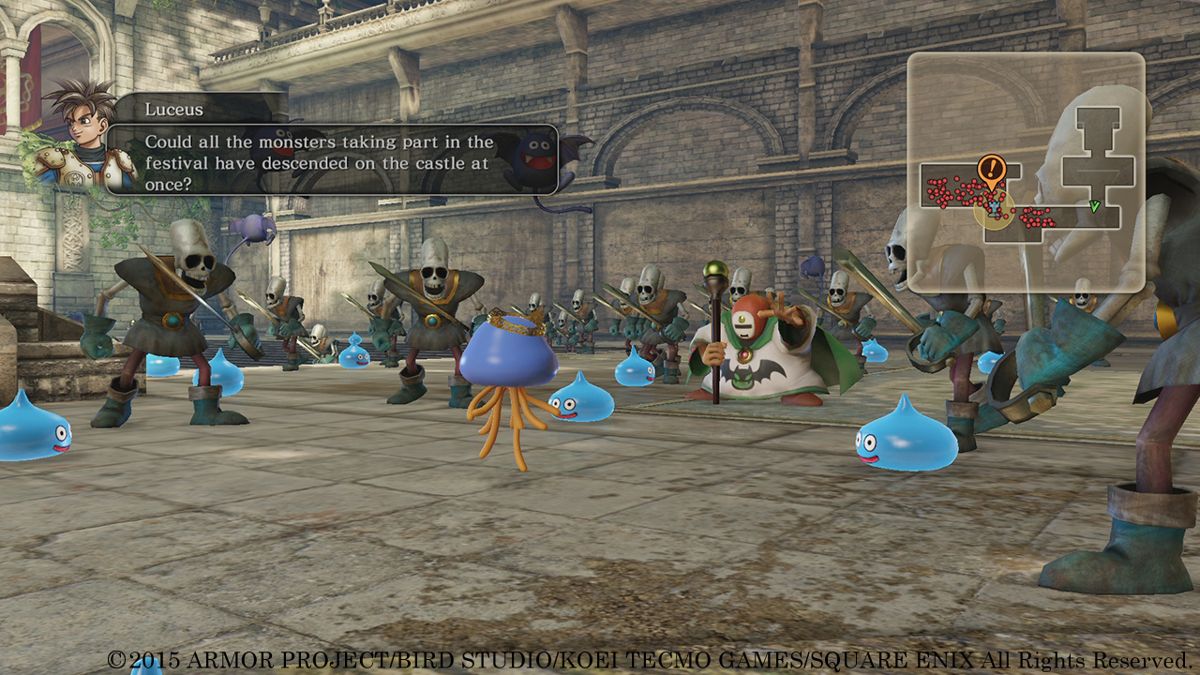
Task: Open the minimap overlay
Action: click(x=1025, y=171)
